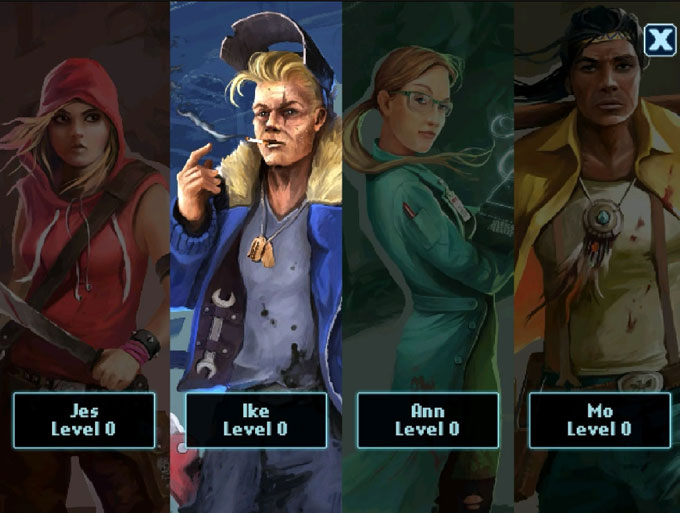Click the Mo Level 0 name plate
Viewport: 680px width, 513px height.
pos(599,419)
